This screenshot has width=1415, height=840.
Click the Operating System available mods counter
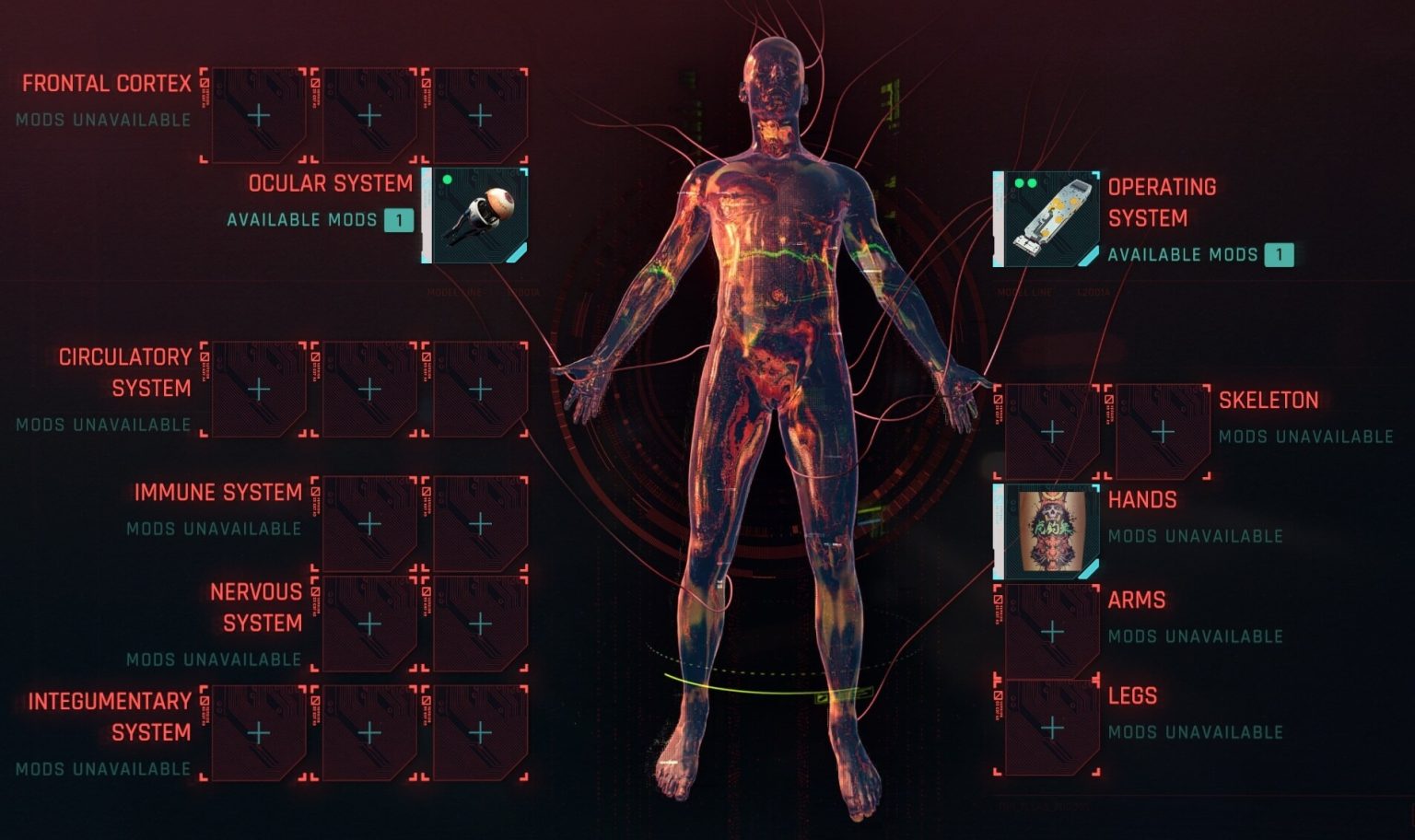(x=1281, y=255)
